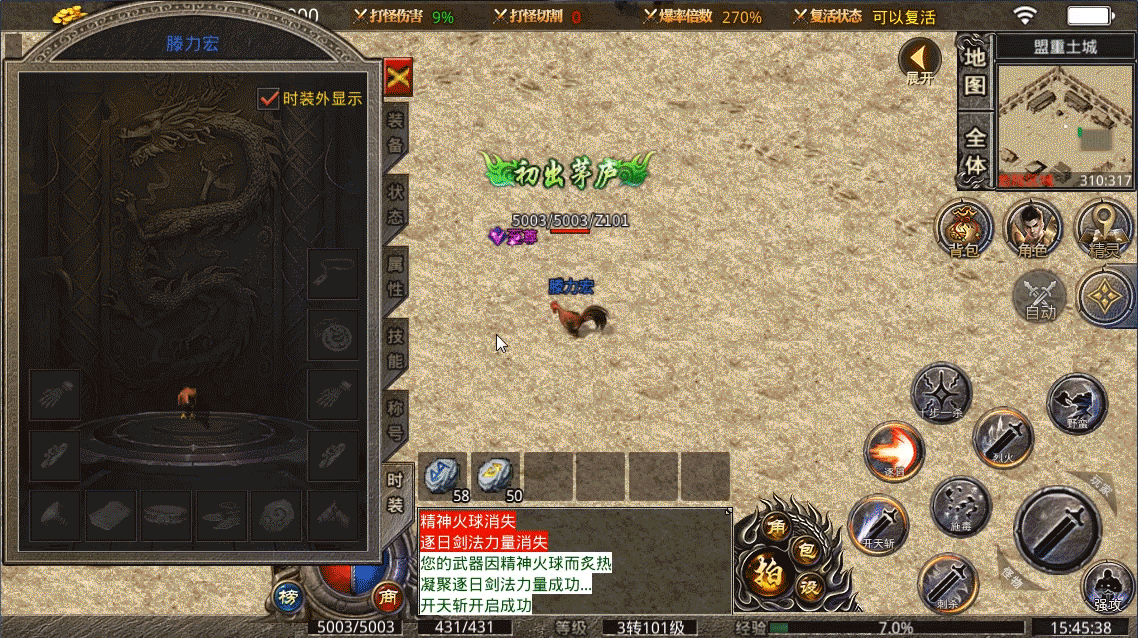The height and width of the screenshot is (638, 1138).
Task: Switch to the 称号 titles tab
Action: coord(396,420)
